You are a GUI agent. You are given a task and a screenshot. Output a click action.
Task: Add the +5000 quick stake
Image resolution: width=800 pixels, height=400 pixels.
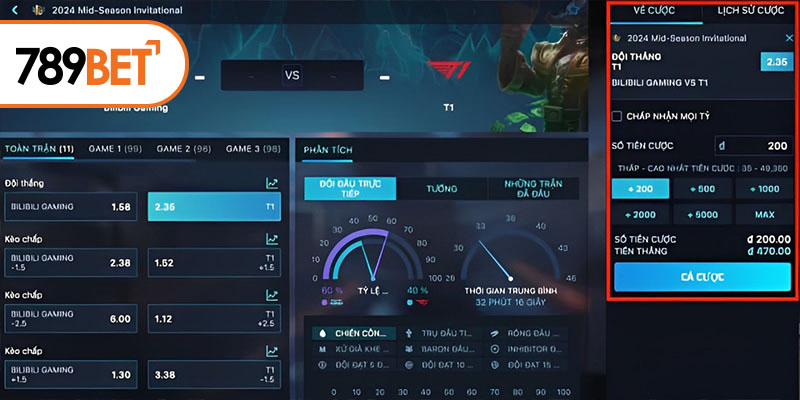(x=704, y=214)
